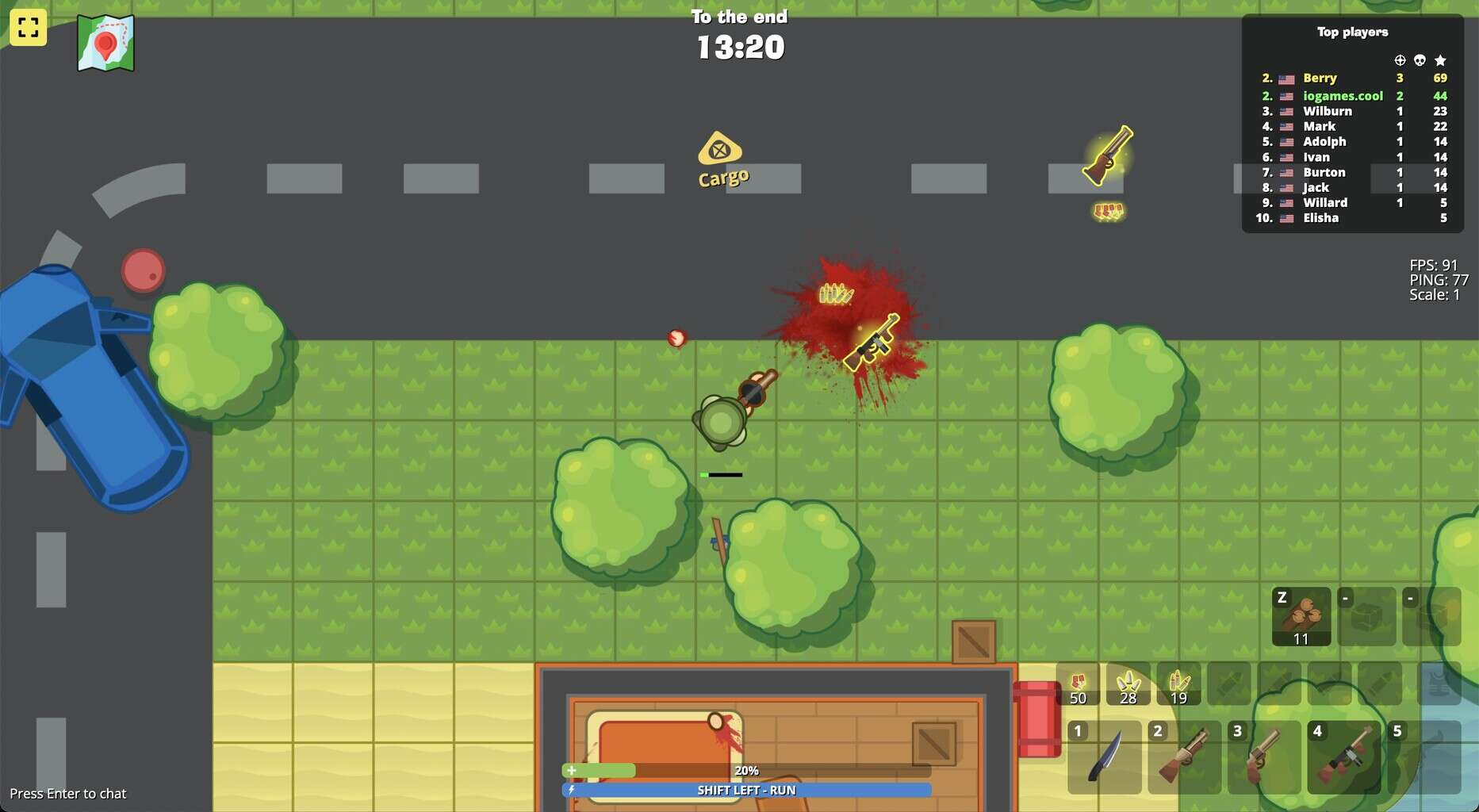Open the expanded map via the minimap icon
This screenshot has height=812, width=1479.
107,43
